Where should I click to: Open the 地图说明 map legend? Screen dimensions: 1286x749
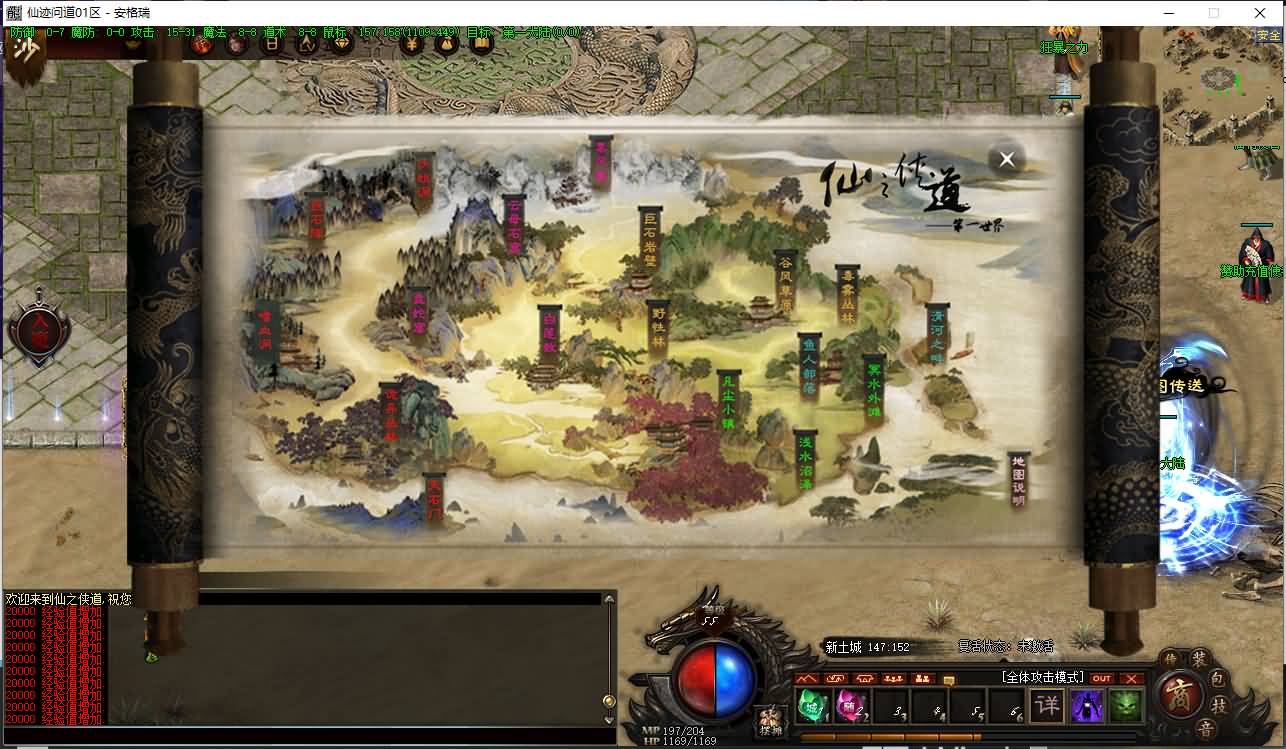(x=1018, y=482)
